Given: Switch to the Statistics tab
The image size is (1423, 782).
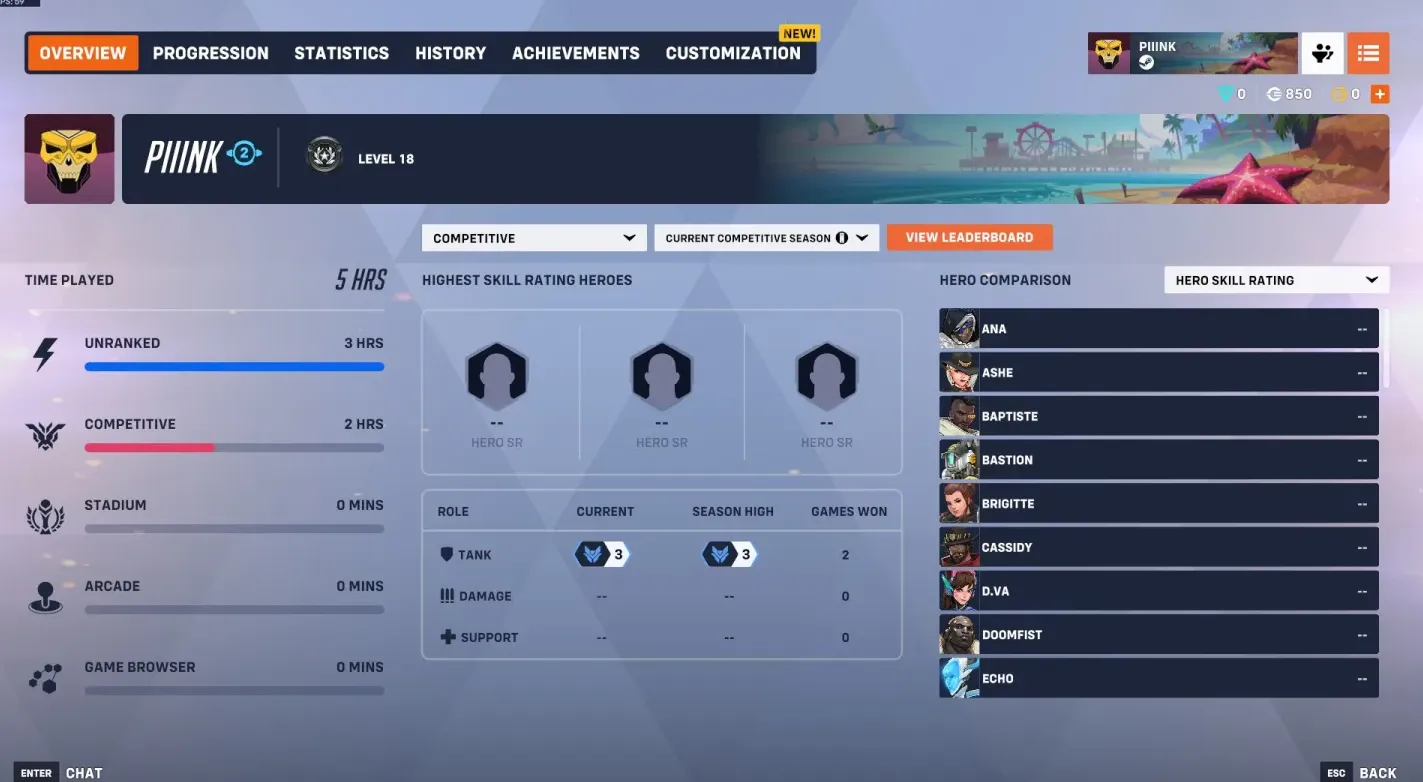Looking at the screenshot, I should point(341,53).
